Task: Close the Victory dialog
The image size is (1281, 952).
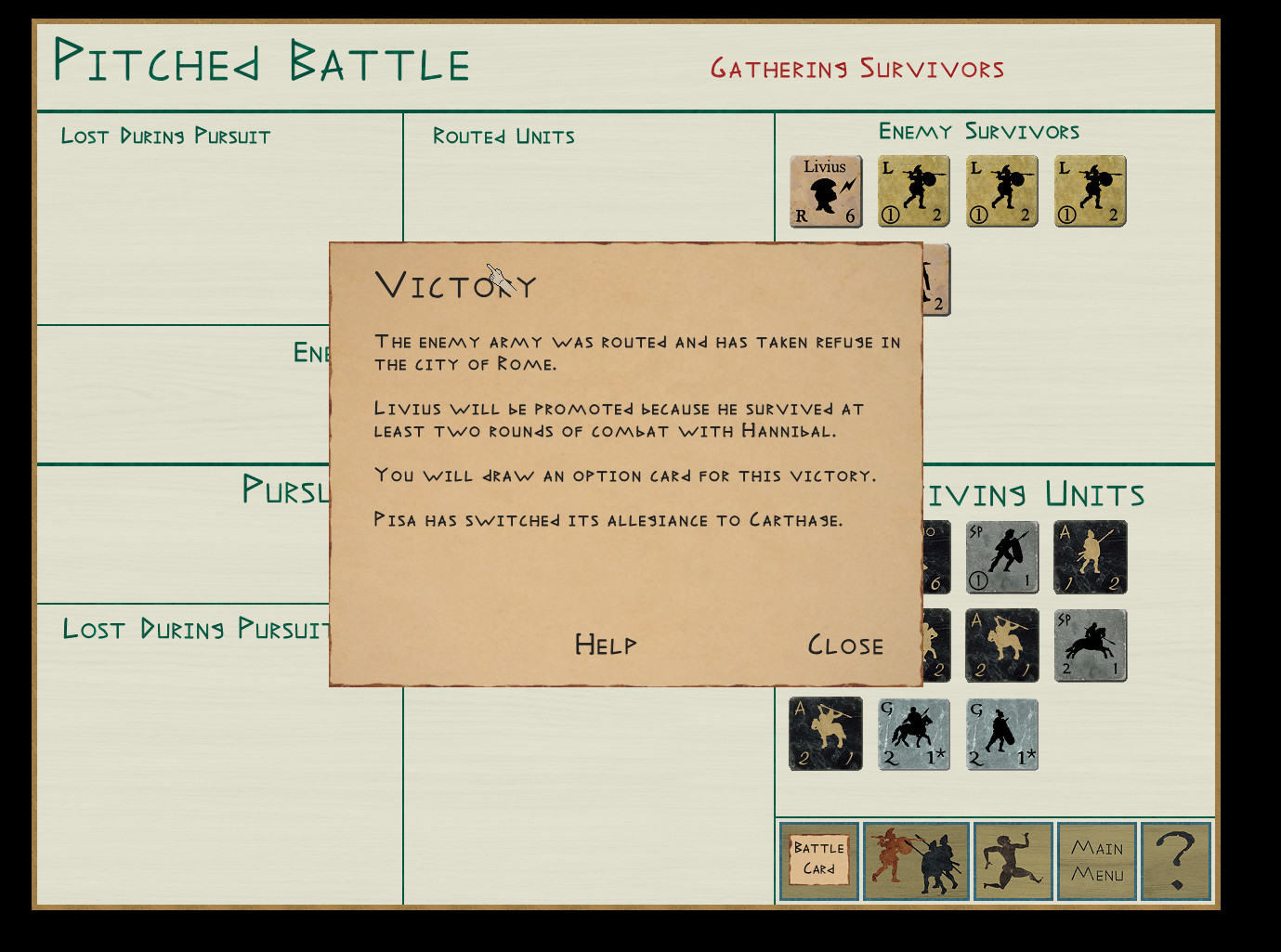Action: pyautogui.click(x=844, y=646)
